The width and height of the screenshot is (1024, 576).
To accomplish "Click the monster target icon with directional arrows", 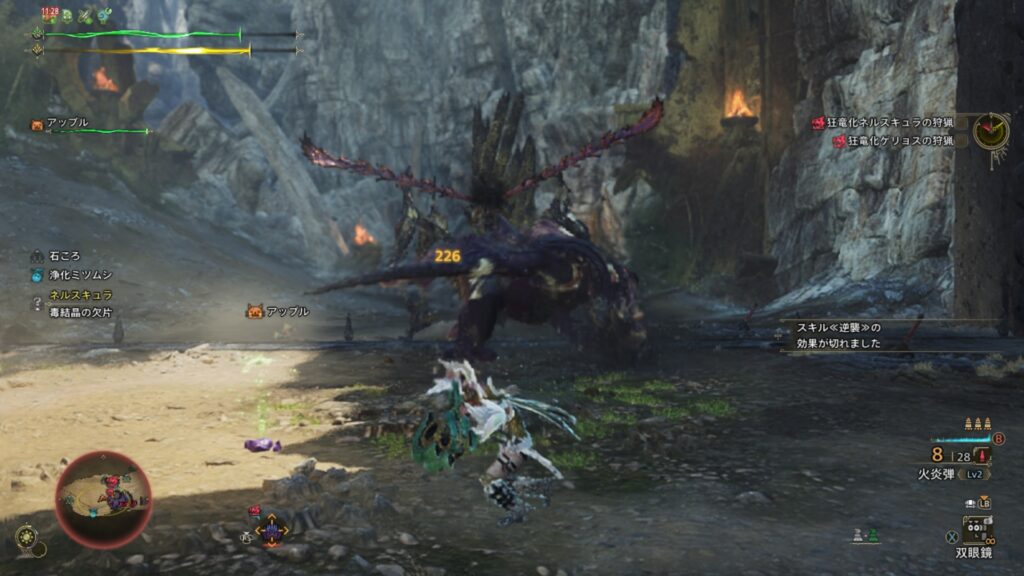I will tap(271, 531).
